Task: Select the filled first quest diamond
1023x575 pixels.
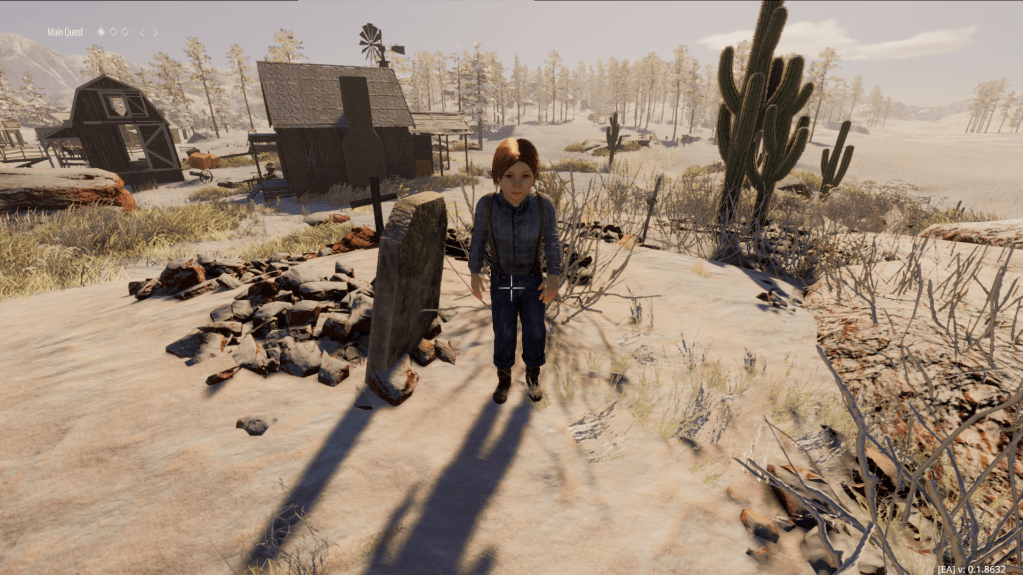Action: tap(101, 32)
